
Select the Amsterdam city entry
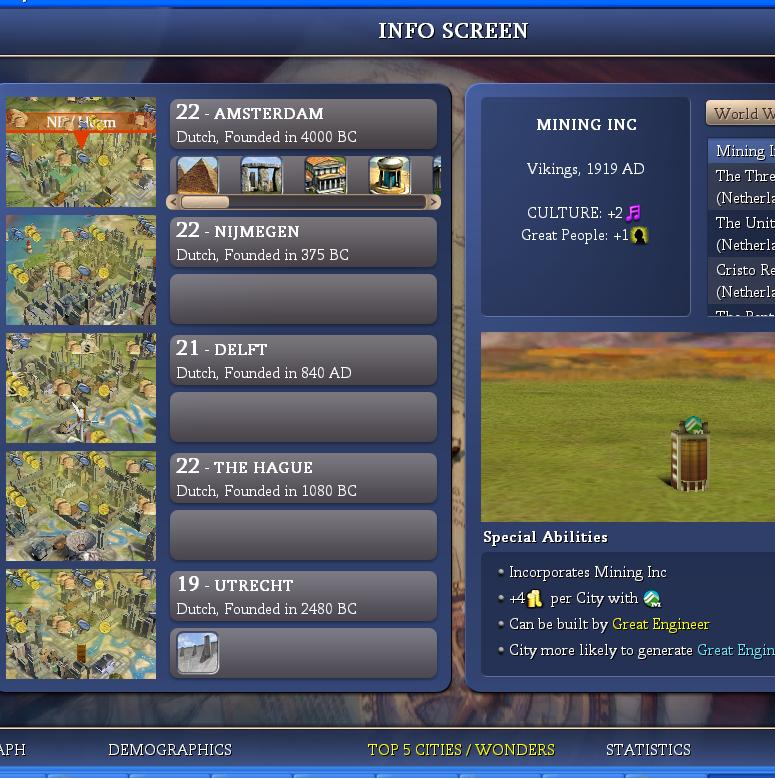303,124
